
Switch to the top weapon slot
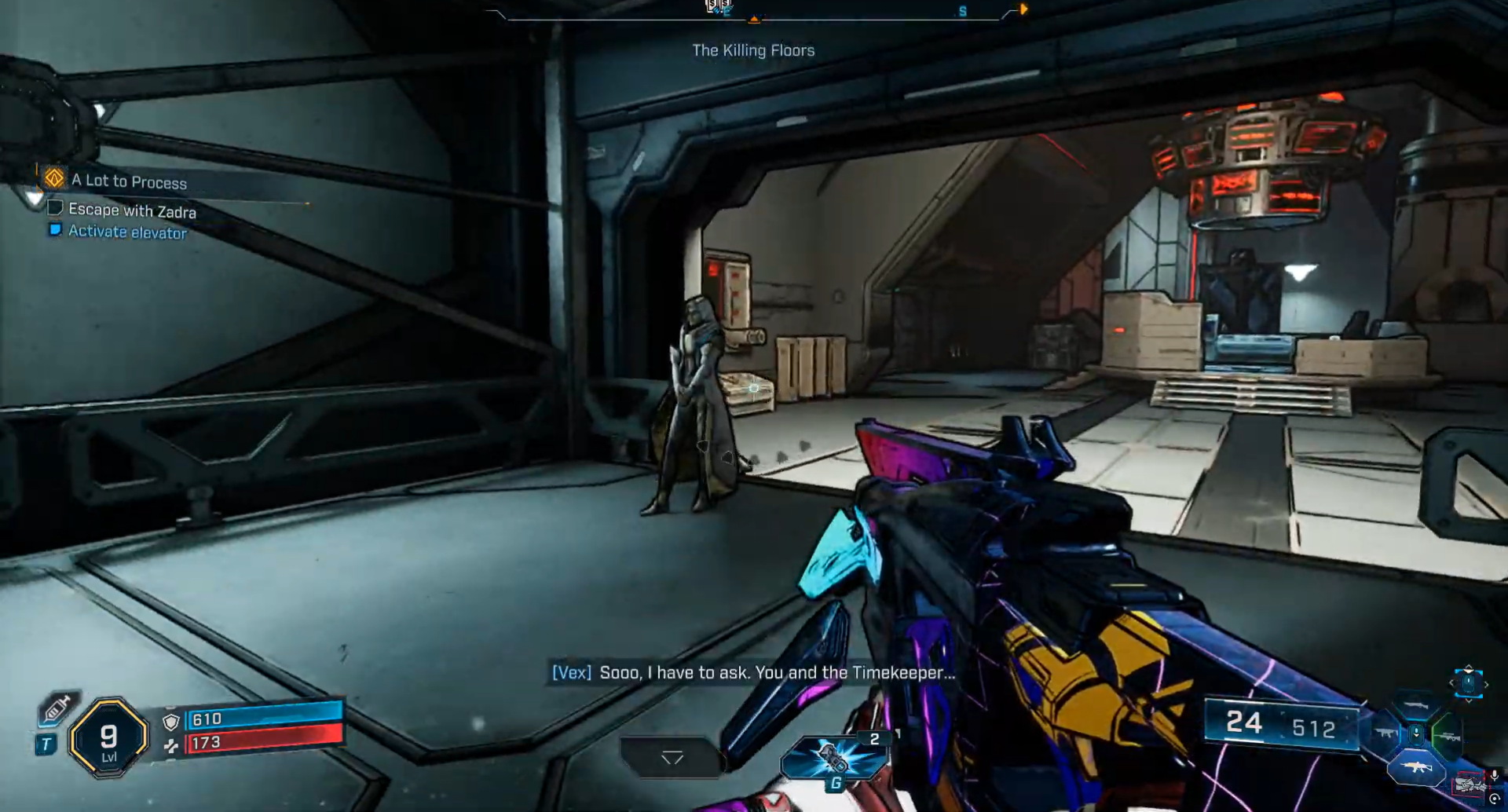tap(1415, 706)
